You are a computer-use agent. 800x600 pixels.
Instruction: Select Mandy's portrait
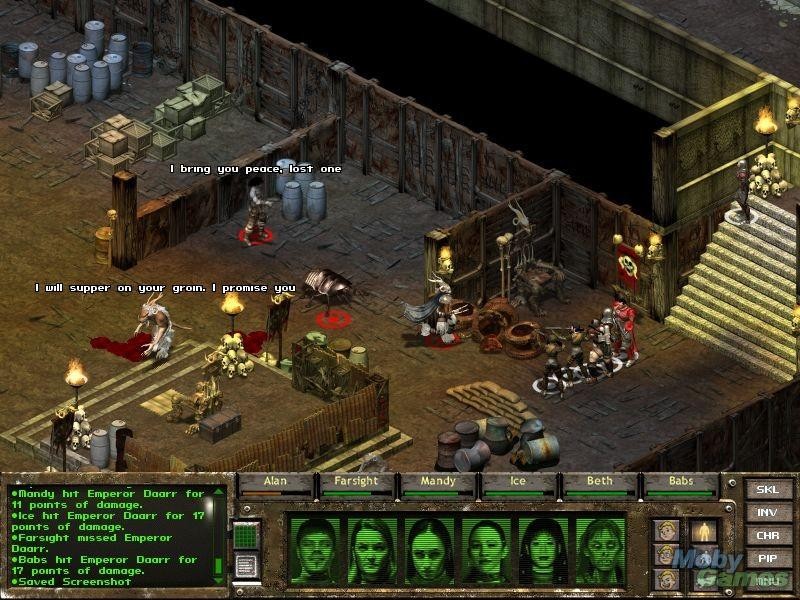click(x=430, y=549)
